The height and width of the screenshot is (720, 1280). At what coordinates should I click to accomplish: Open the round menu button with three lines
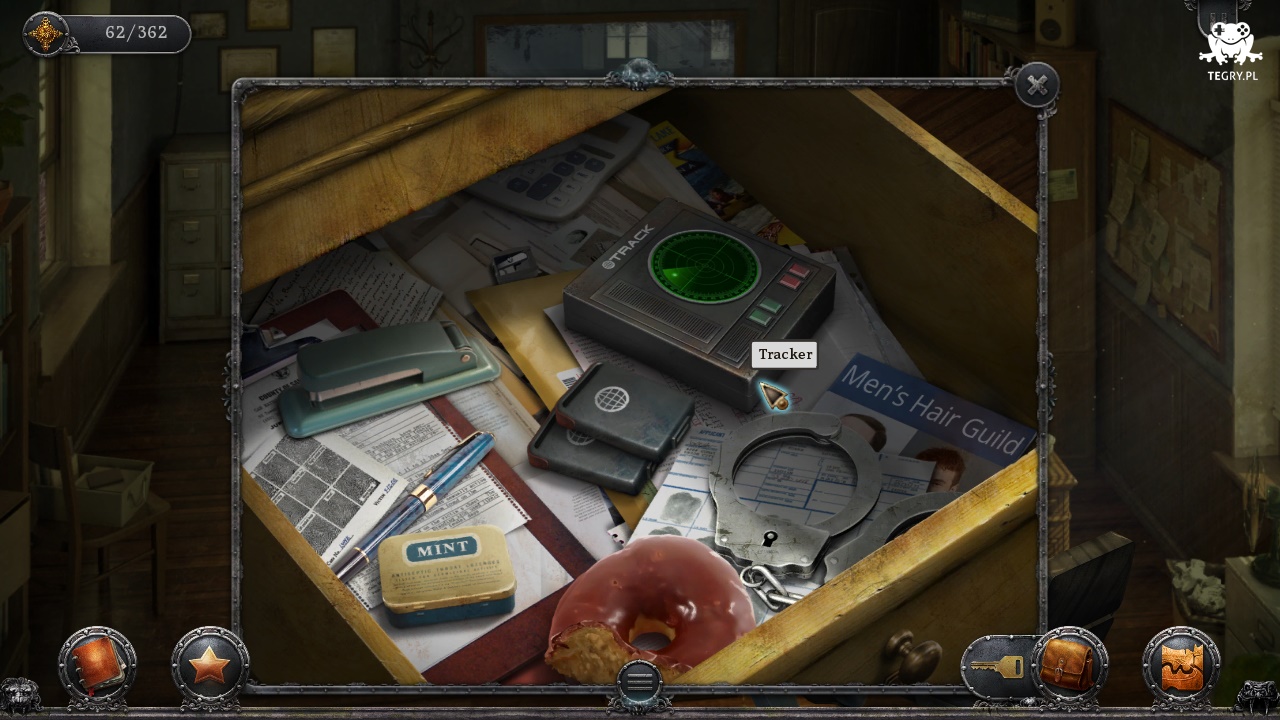point(640,681)
